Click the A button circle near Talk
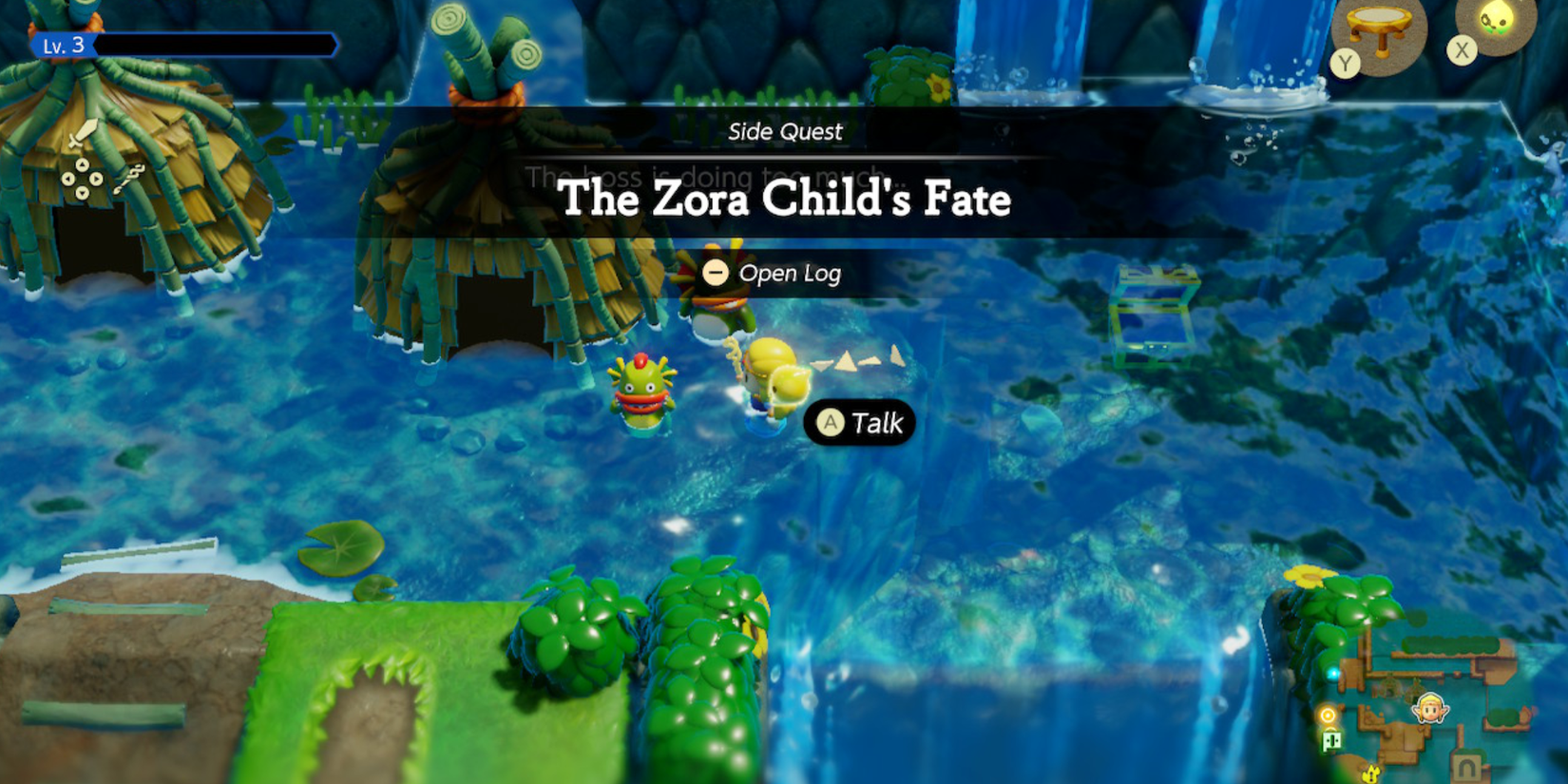The image size is (1568, 784). click(x=832, y=423)
